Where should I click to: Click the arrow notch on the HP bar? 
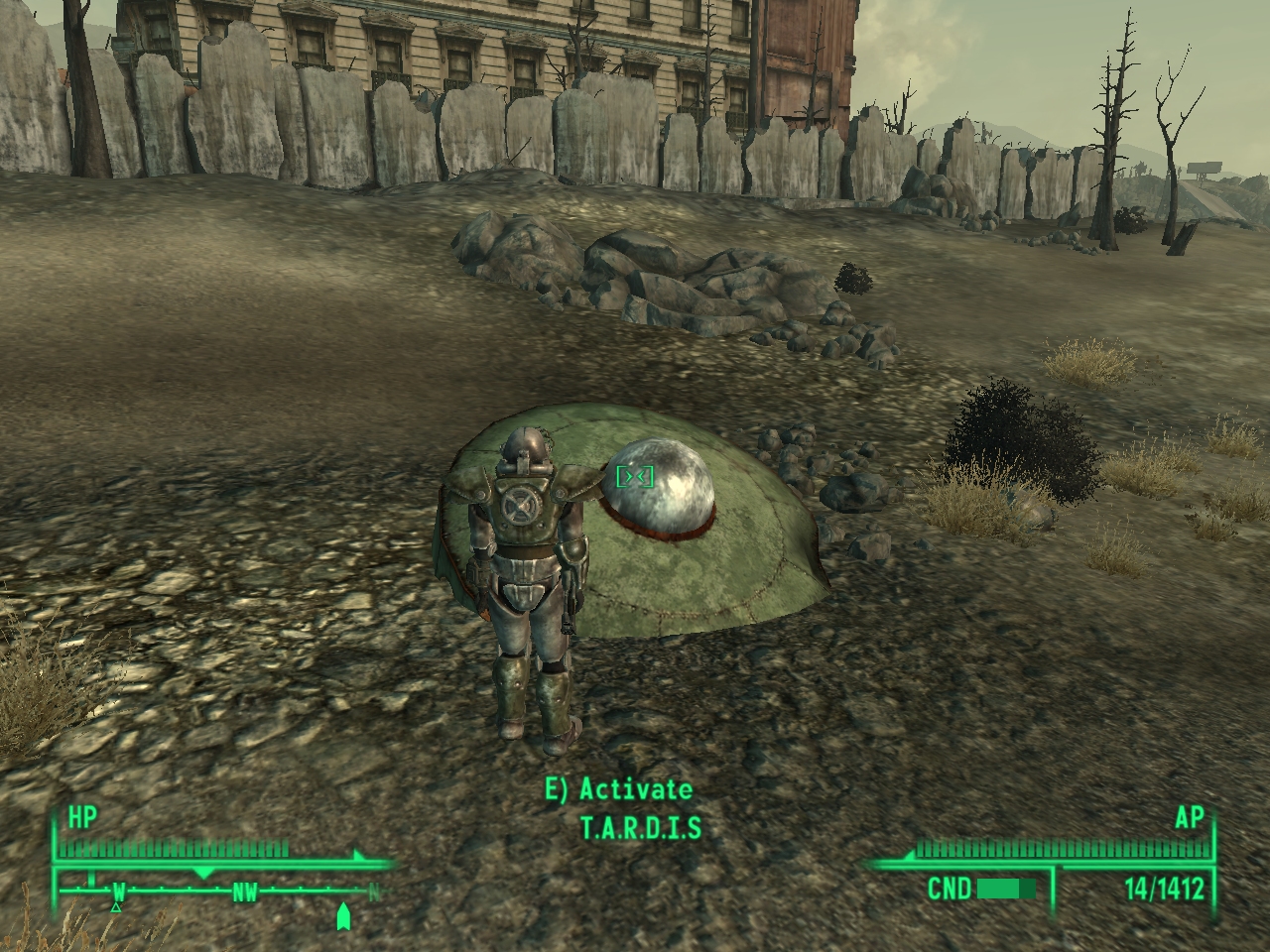(357, 853)
